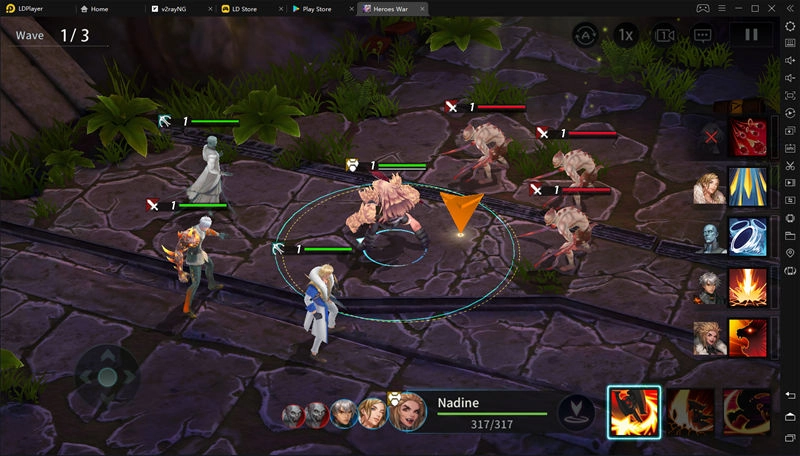Open the chat bubble icon
The height and width of the screenshot is (456, 800).
click(702, 35)
